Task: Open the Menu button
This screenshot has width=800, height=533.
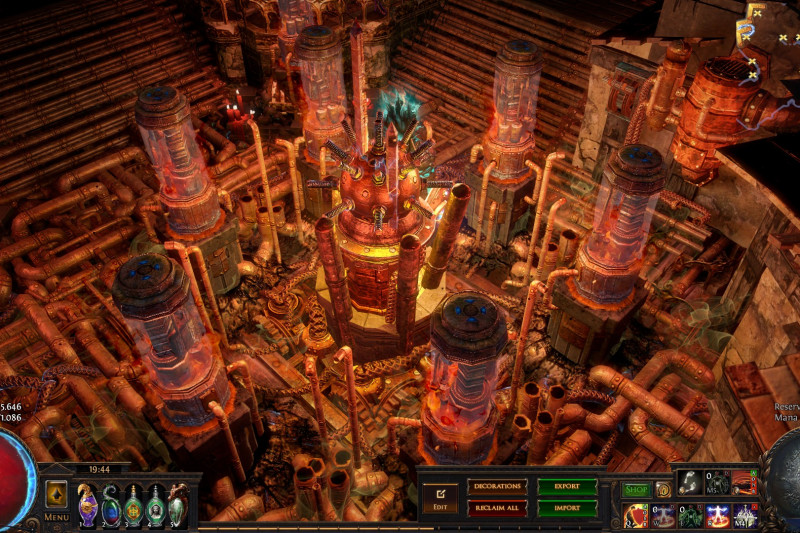Action: tap(56, 517)
